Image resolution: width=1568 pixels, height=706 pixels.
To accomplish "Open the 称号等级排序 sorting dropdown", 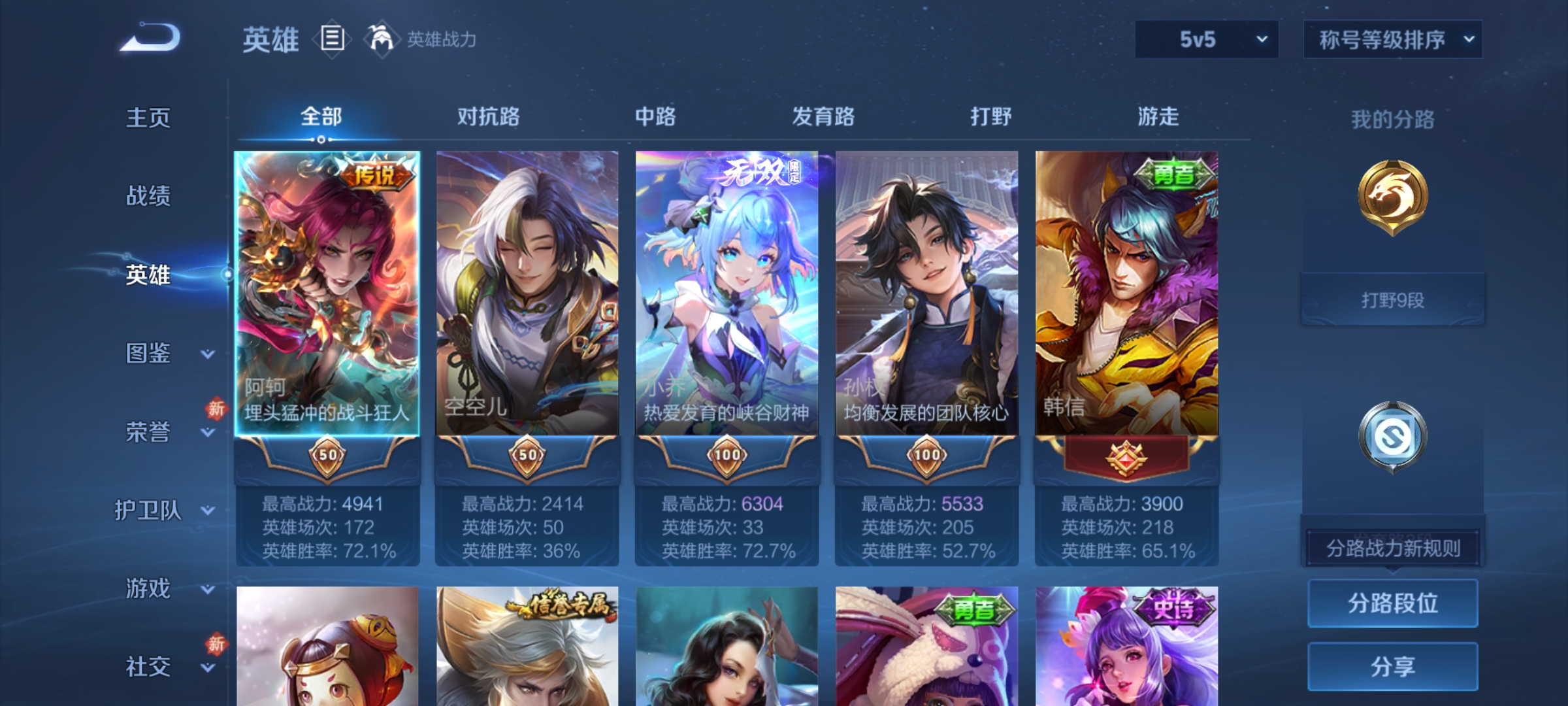I will click(1392, 39).
